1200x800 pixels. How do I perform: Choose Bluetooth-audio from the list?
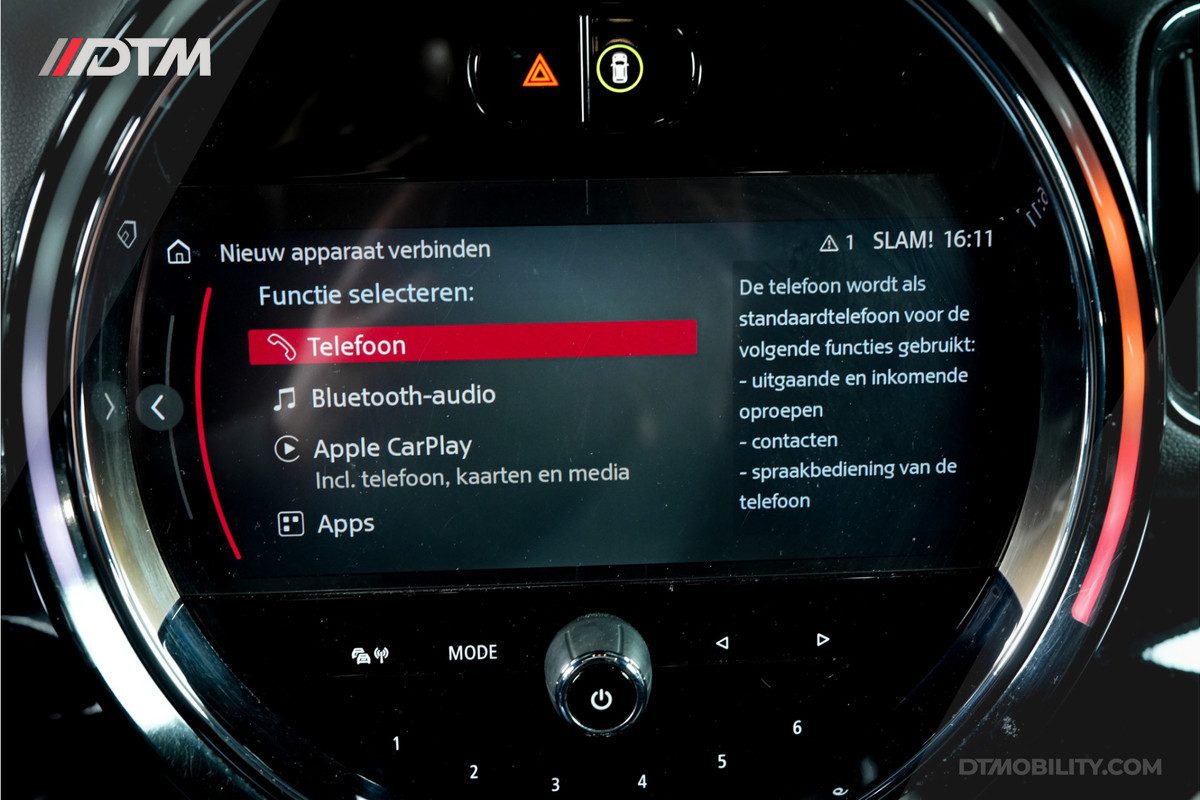[401, 396]
